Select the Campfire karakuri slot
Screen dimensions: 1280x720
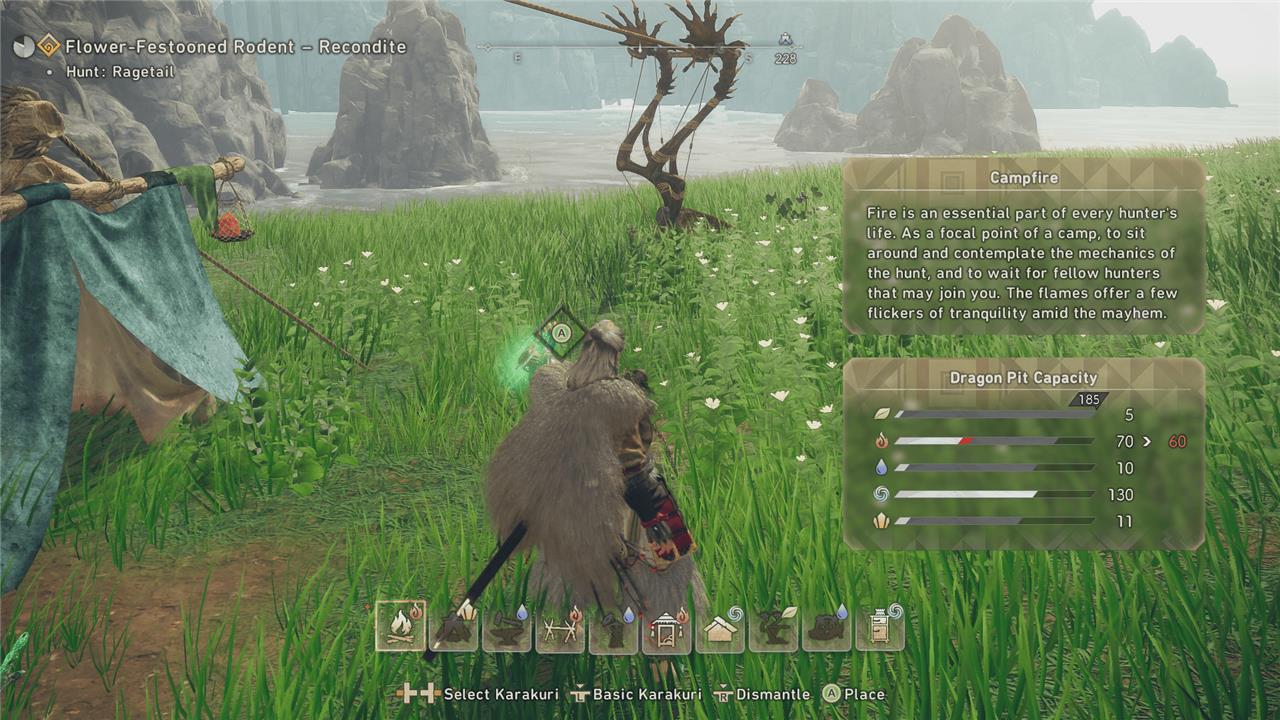click(x=400, y=627)
